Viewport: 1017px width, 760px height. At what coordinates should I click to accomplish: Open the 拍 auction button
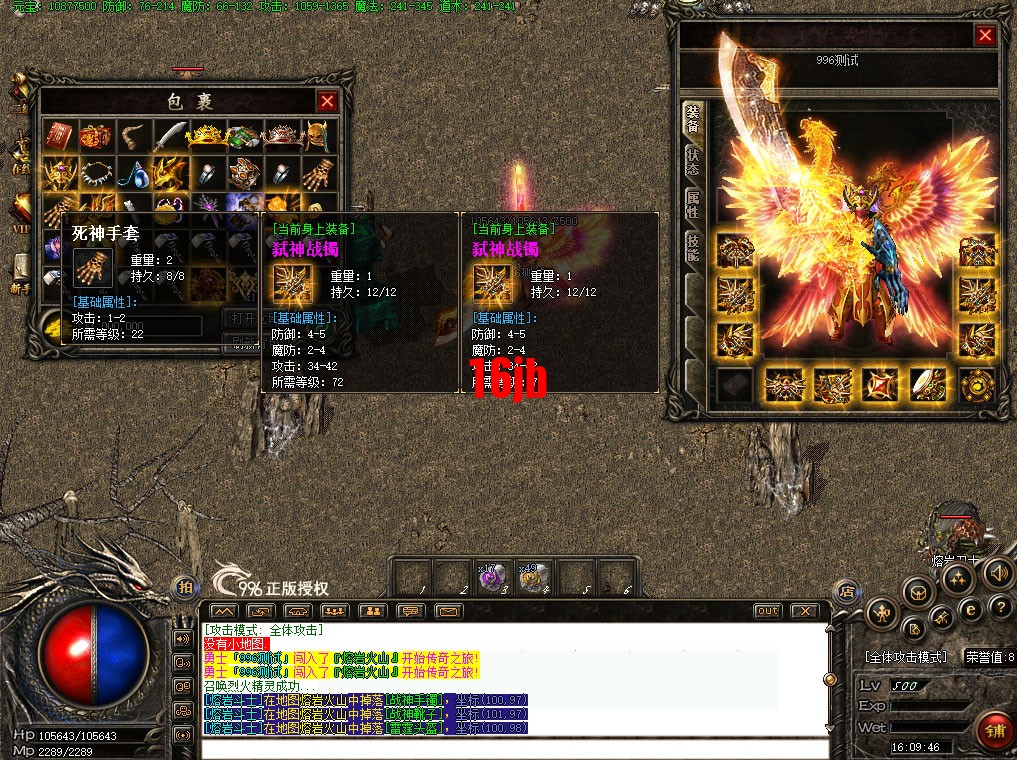pyautogui.click(x=184, y=587)
